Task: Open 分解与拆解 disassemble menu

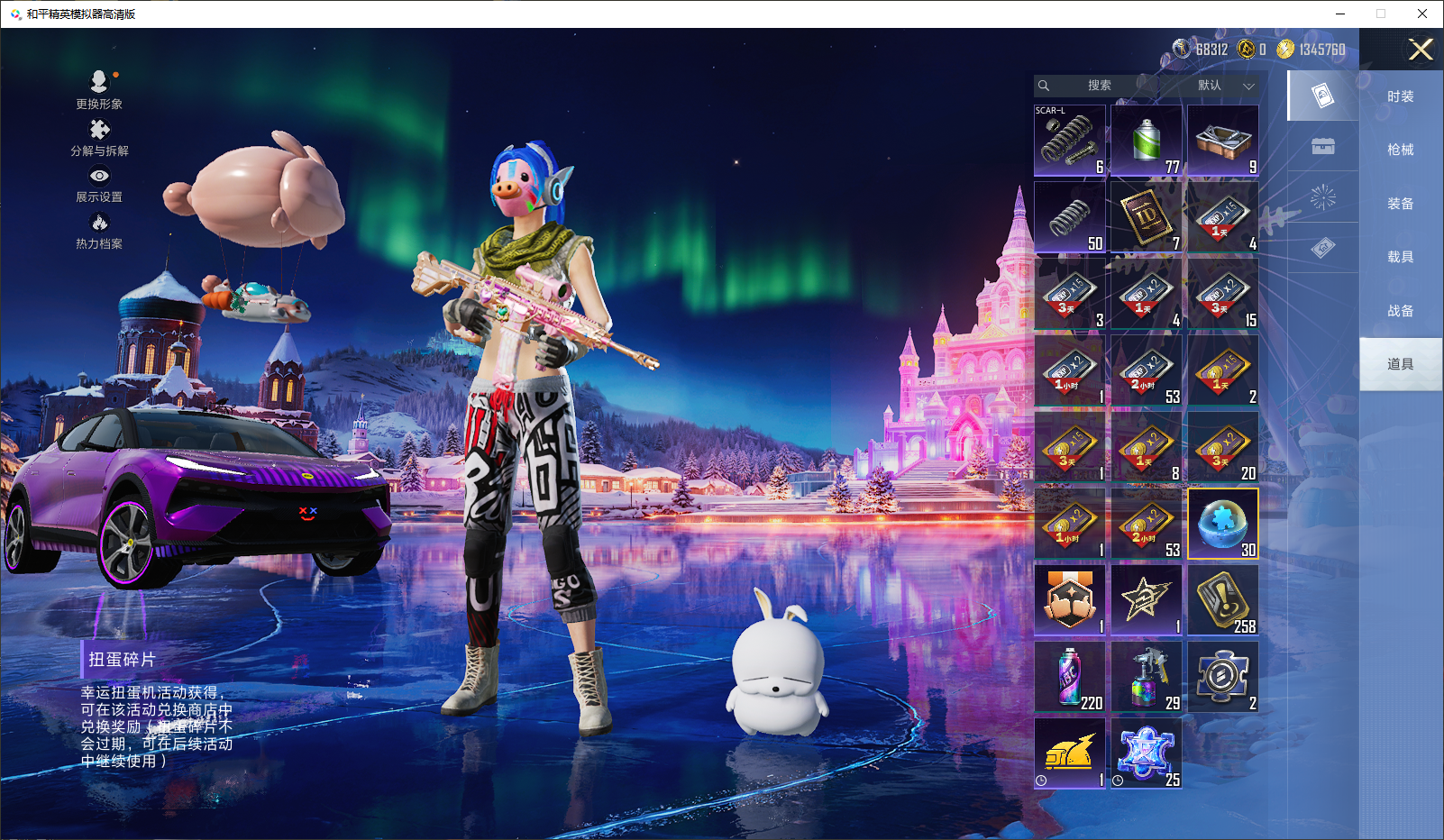Action: [x=99, y=138]
